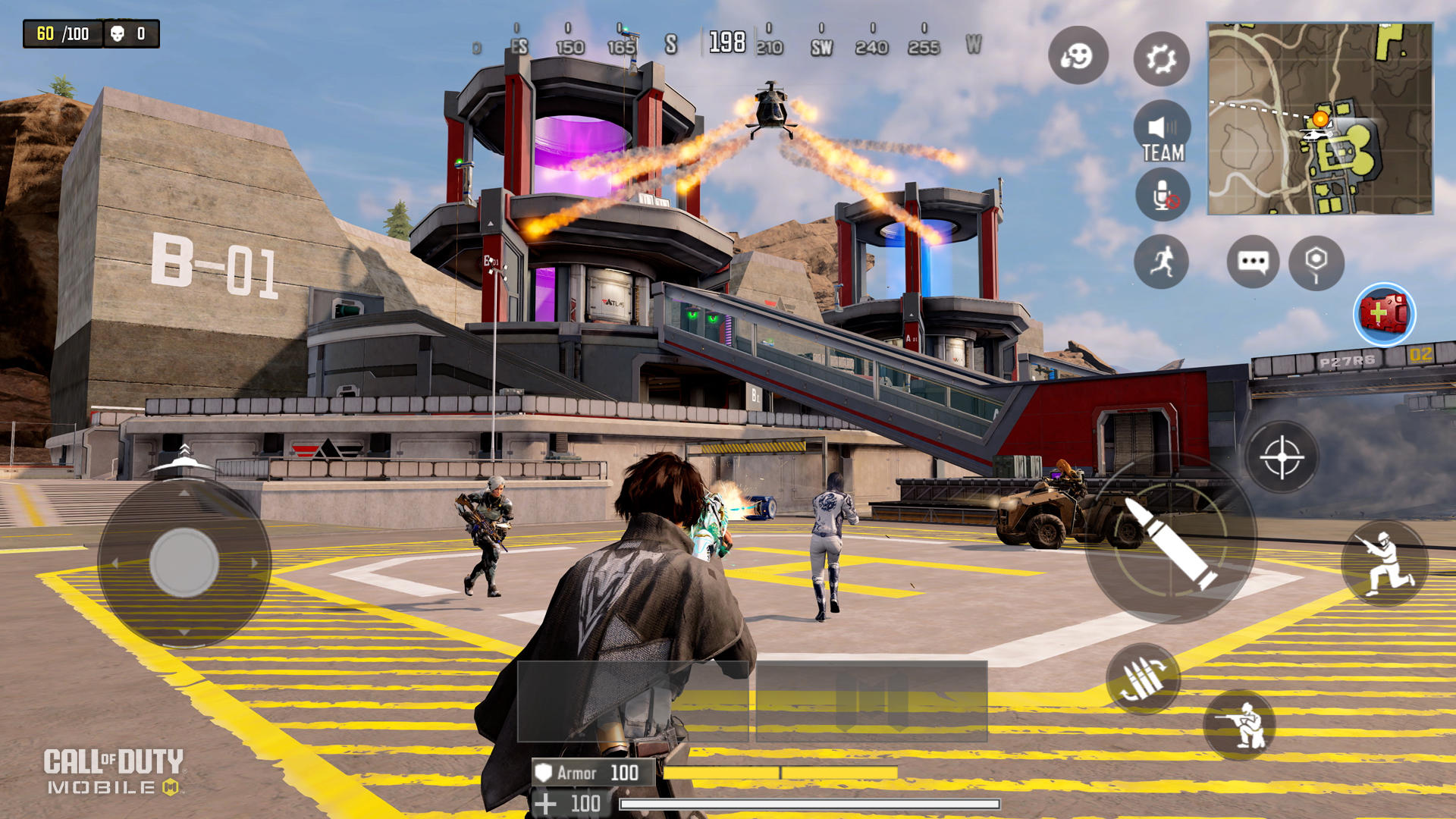The height and width of the screenshot is (819, 1456).
Task: Aim down sights with the crosshair icon
Action: pos(1284,456)
